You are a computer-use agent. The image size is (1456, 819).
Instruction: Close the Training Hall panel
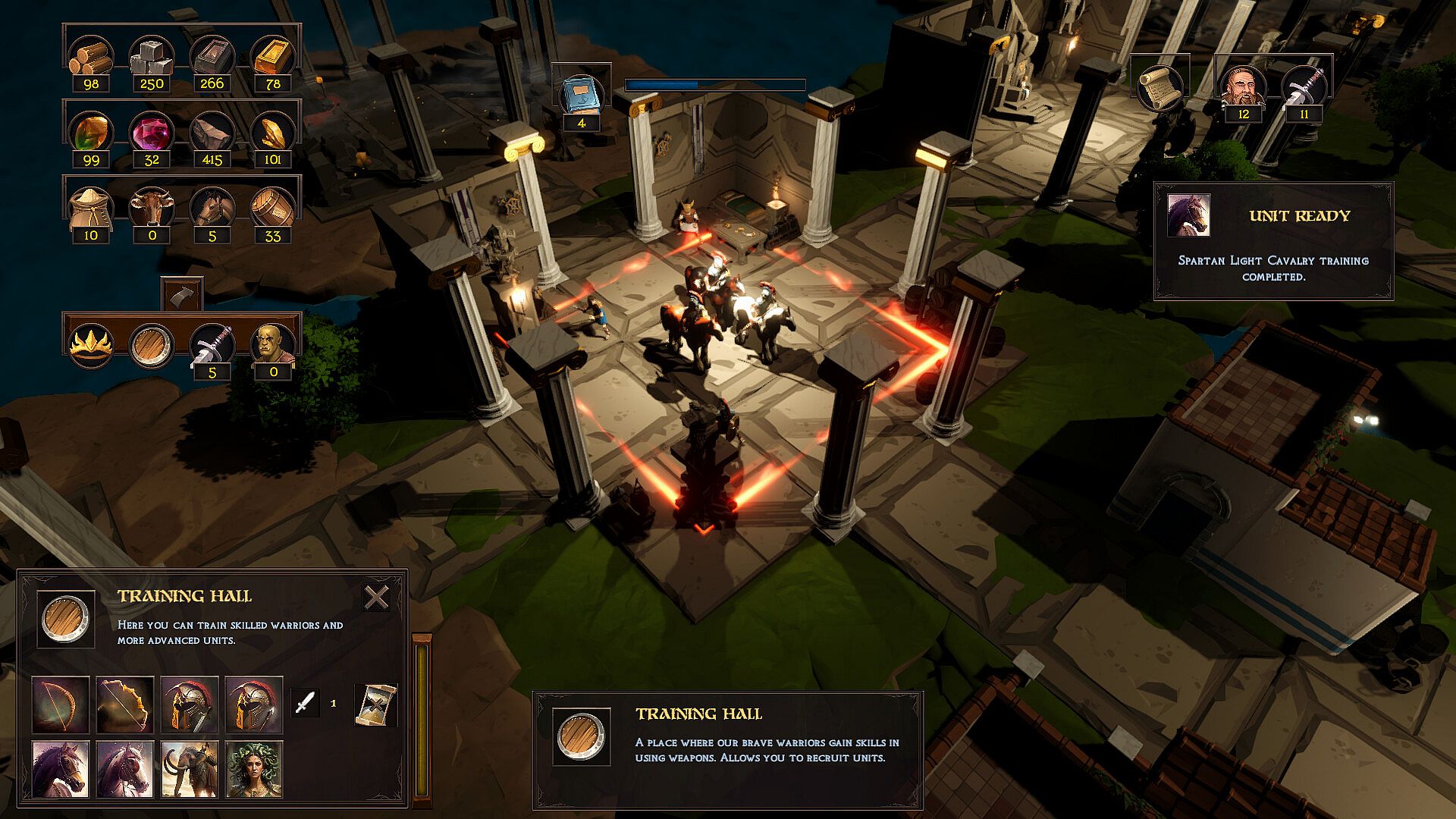tap(376, 598)
